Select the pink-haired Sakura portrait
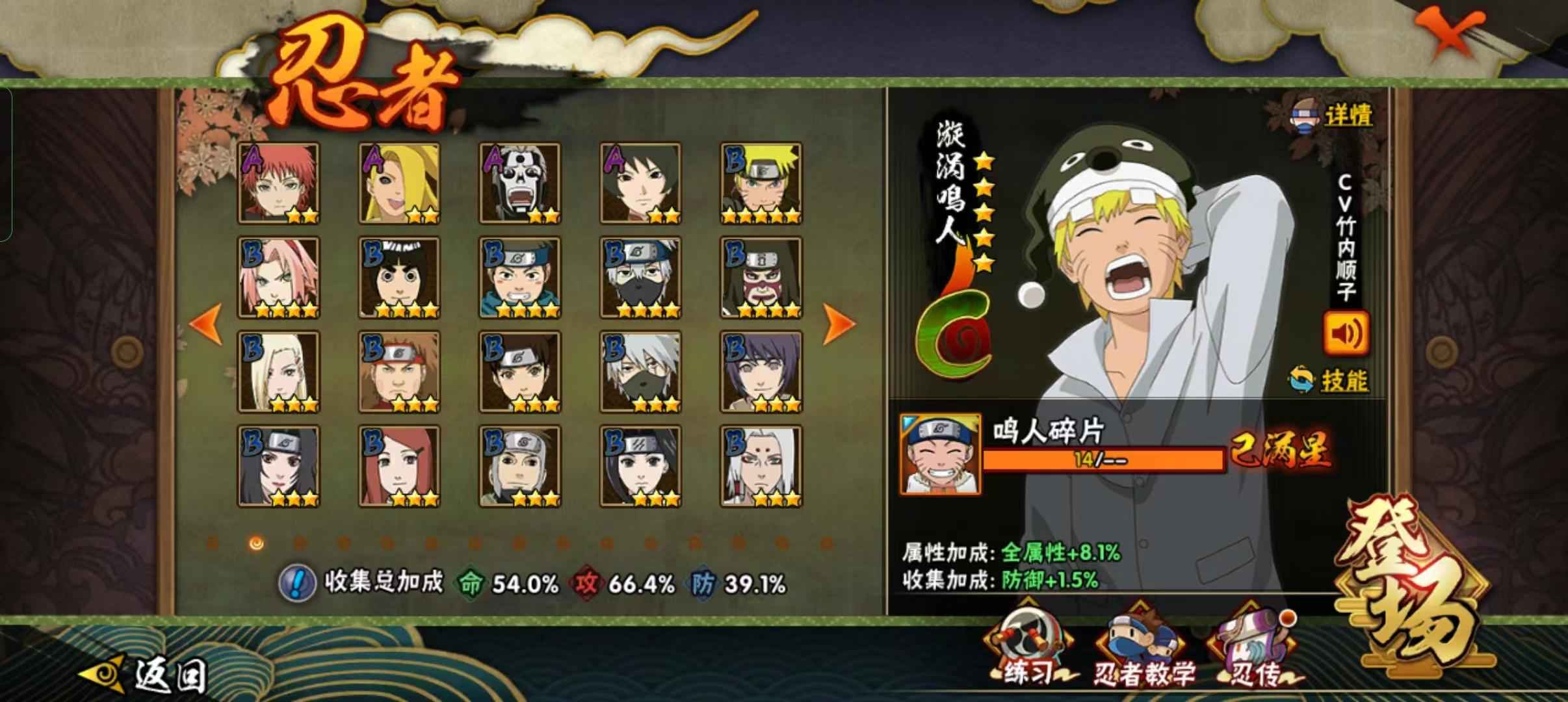Viewport: 1568px width, 702px height. 278,278
